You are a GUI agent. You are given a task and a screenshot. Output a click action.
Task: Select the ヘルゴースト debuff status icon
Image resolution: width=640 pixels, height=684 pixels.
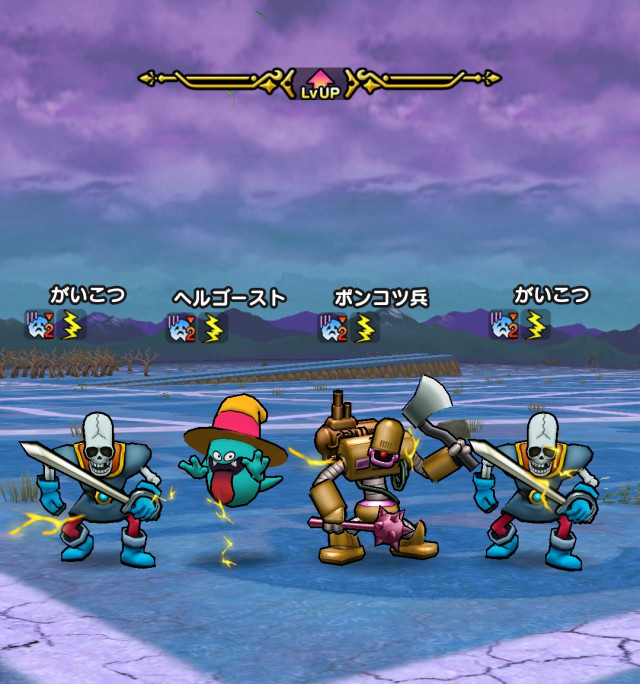(x=182, y=328)
